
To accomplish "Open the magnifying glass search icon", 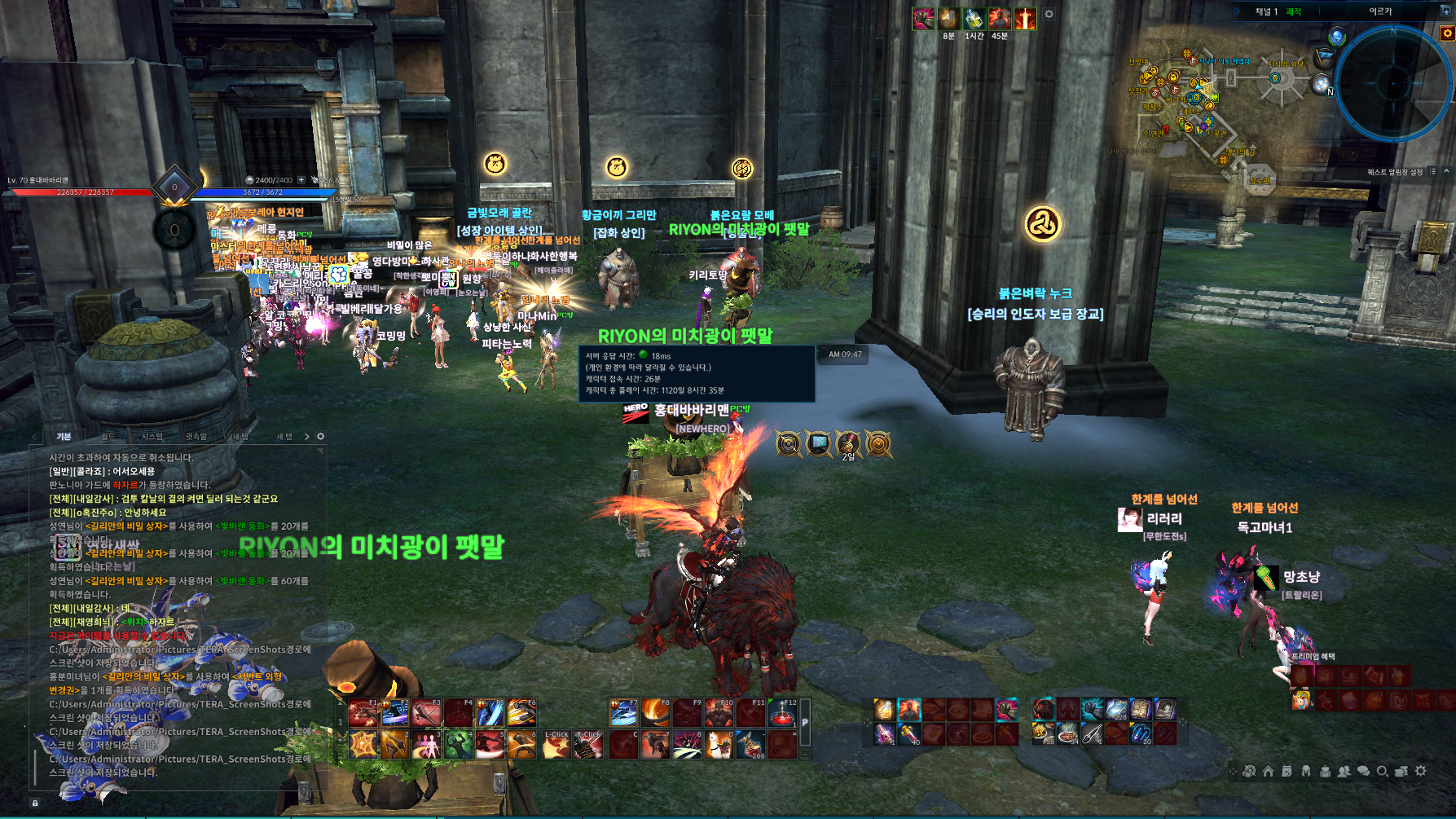I will [x=1383, y=771].
